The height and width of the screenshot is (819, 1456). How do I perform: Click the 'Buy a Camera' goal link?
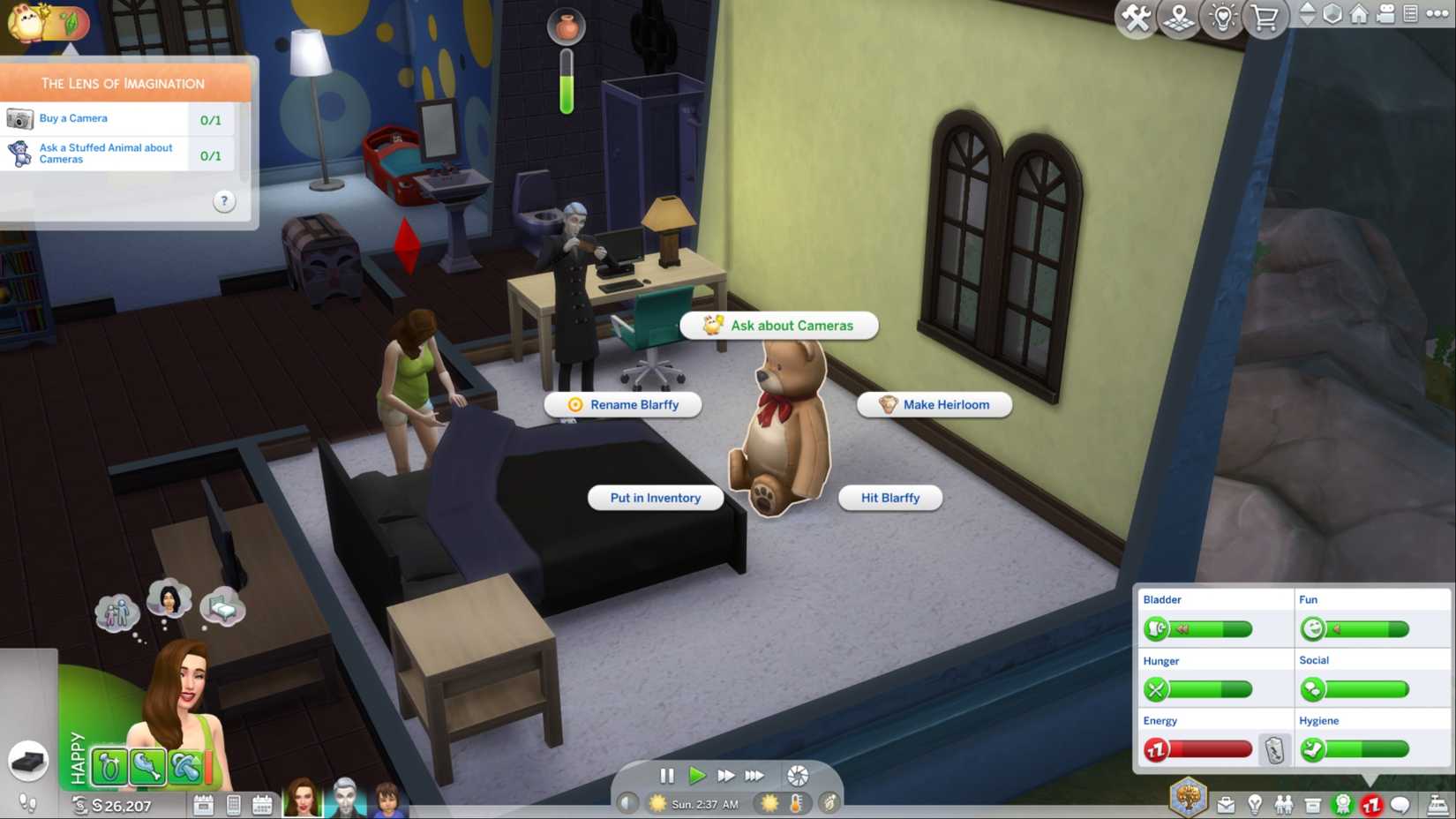pos(73,117)
